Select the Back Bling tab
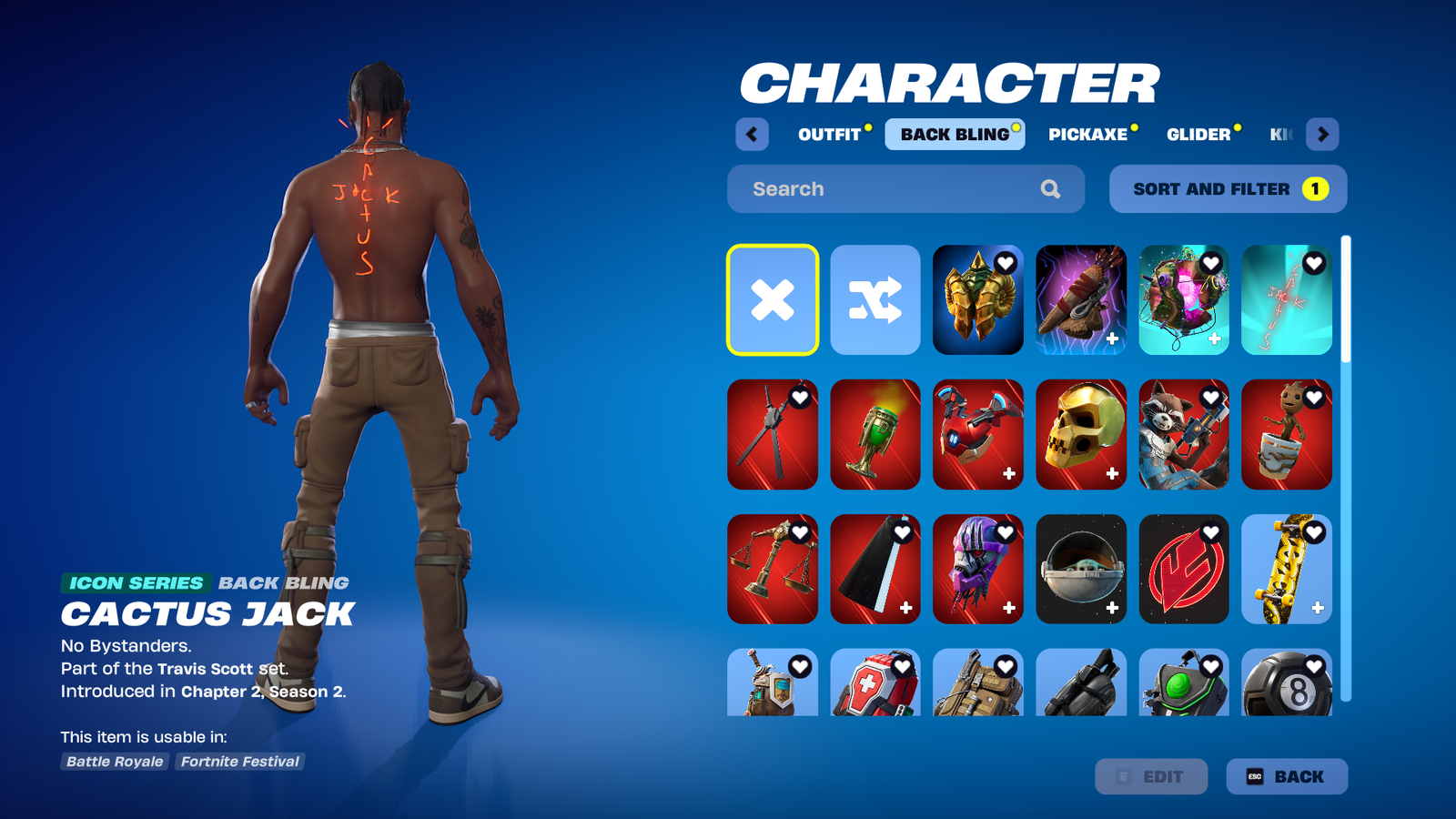This screenshot has height=819, width=1456. coord(955,135)
